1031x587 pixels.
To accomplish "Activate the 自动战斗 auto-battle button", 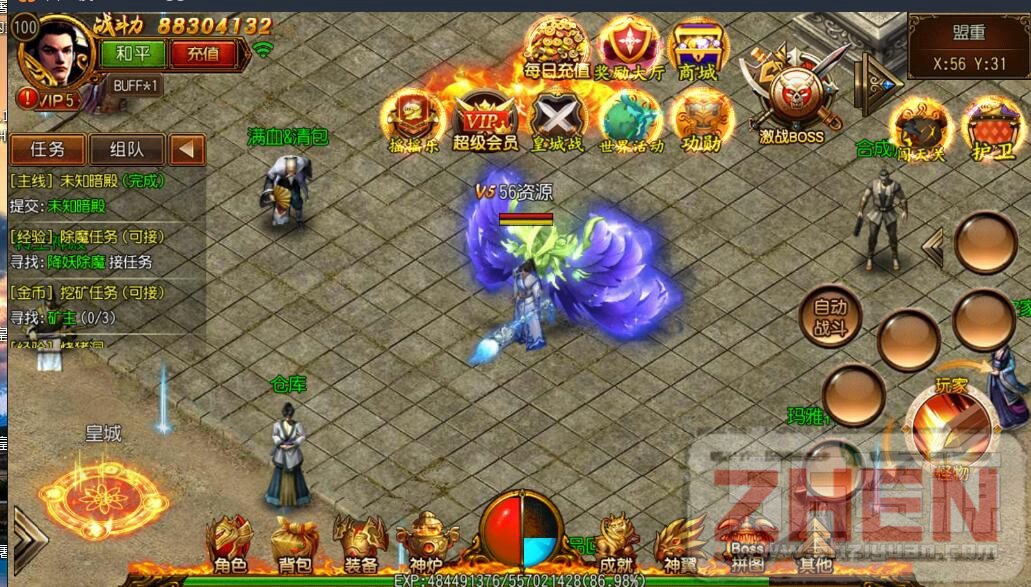I will tap(830, 315).
